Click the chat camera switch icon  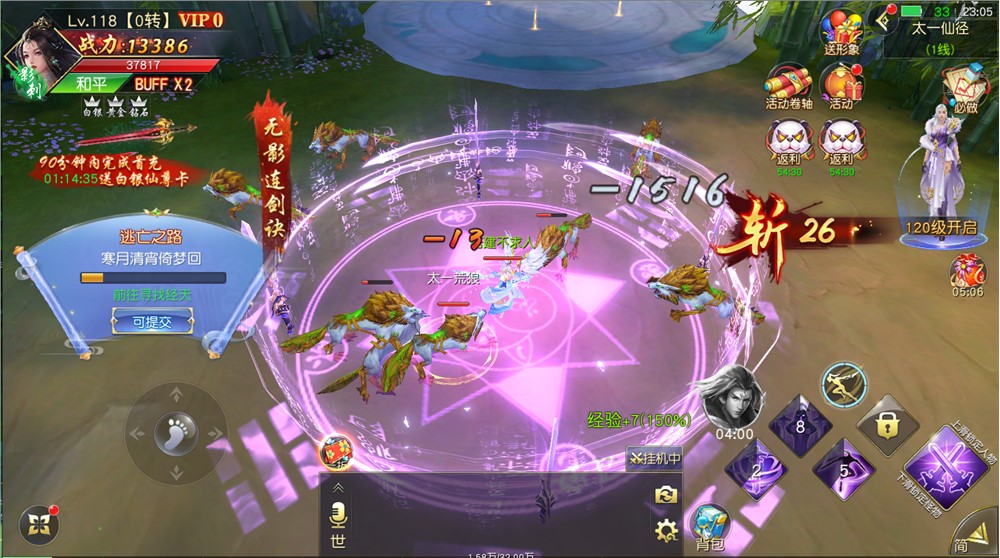(666, 494)
